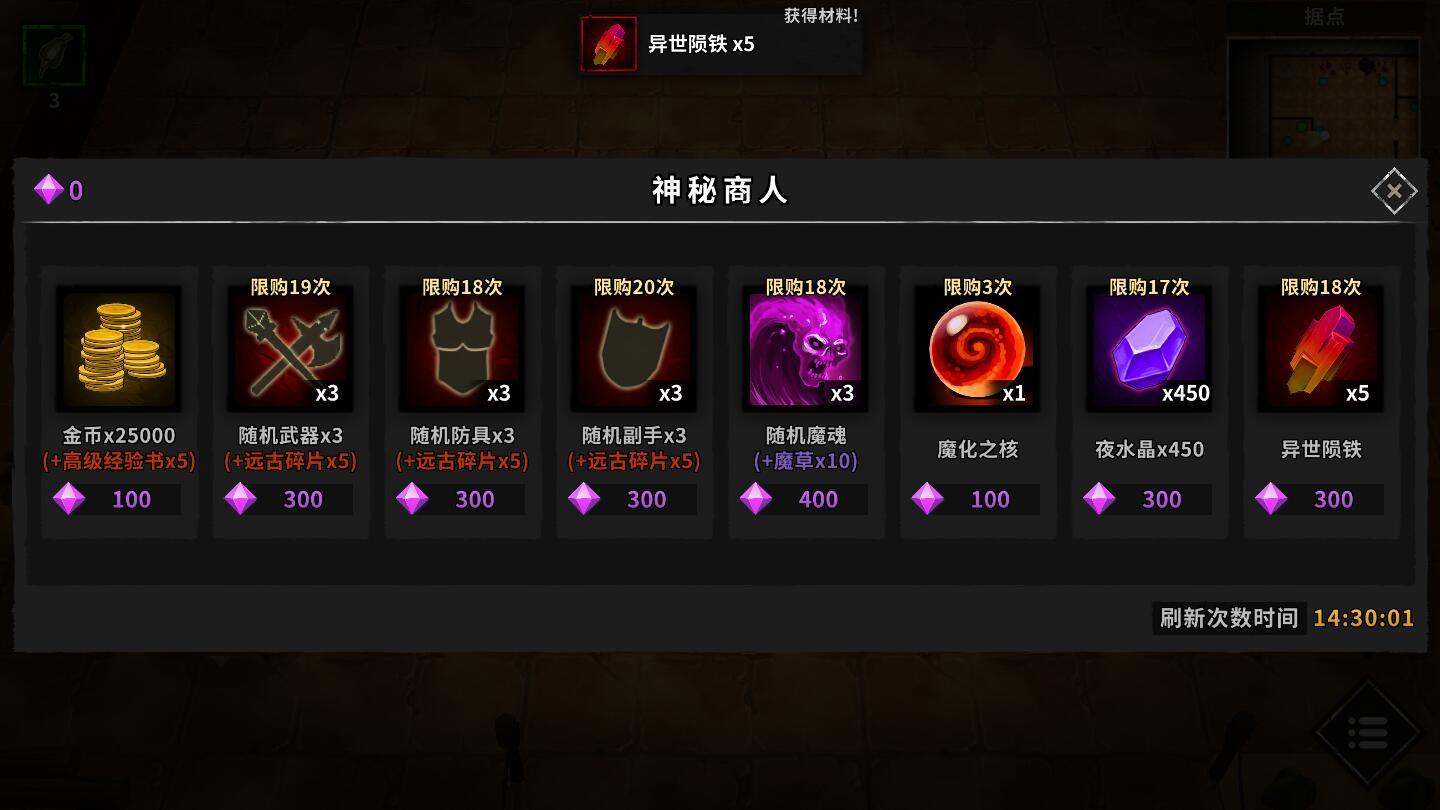
Task: Click the red 异世陨铁 ore icon
Action: pyautogui.click(x=1320, y=348)
